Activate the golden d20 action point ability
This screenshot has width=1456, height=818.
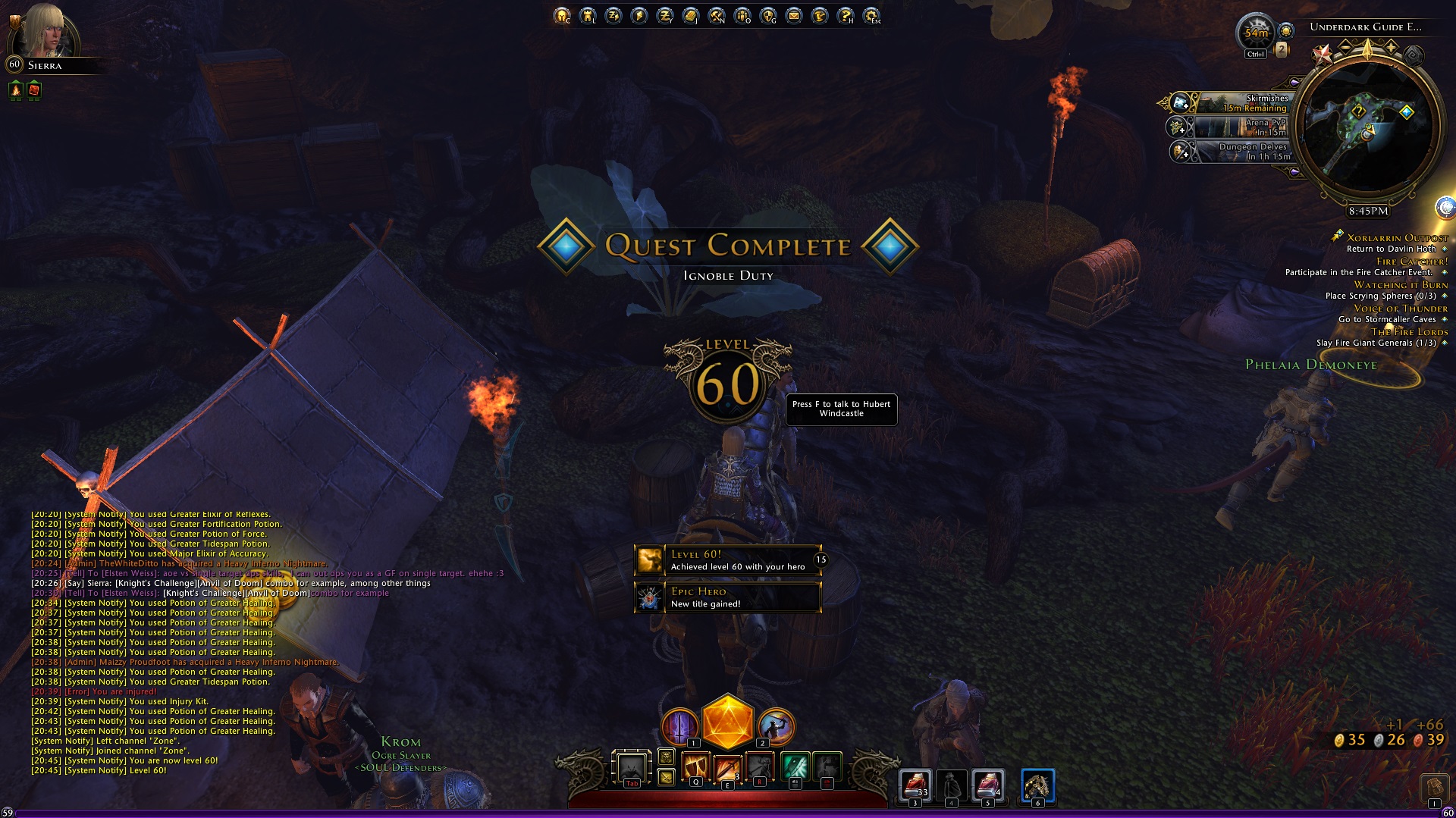click(x=727, y=722)
